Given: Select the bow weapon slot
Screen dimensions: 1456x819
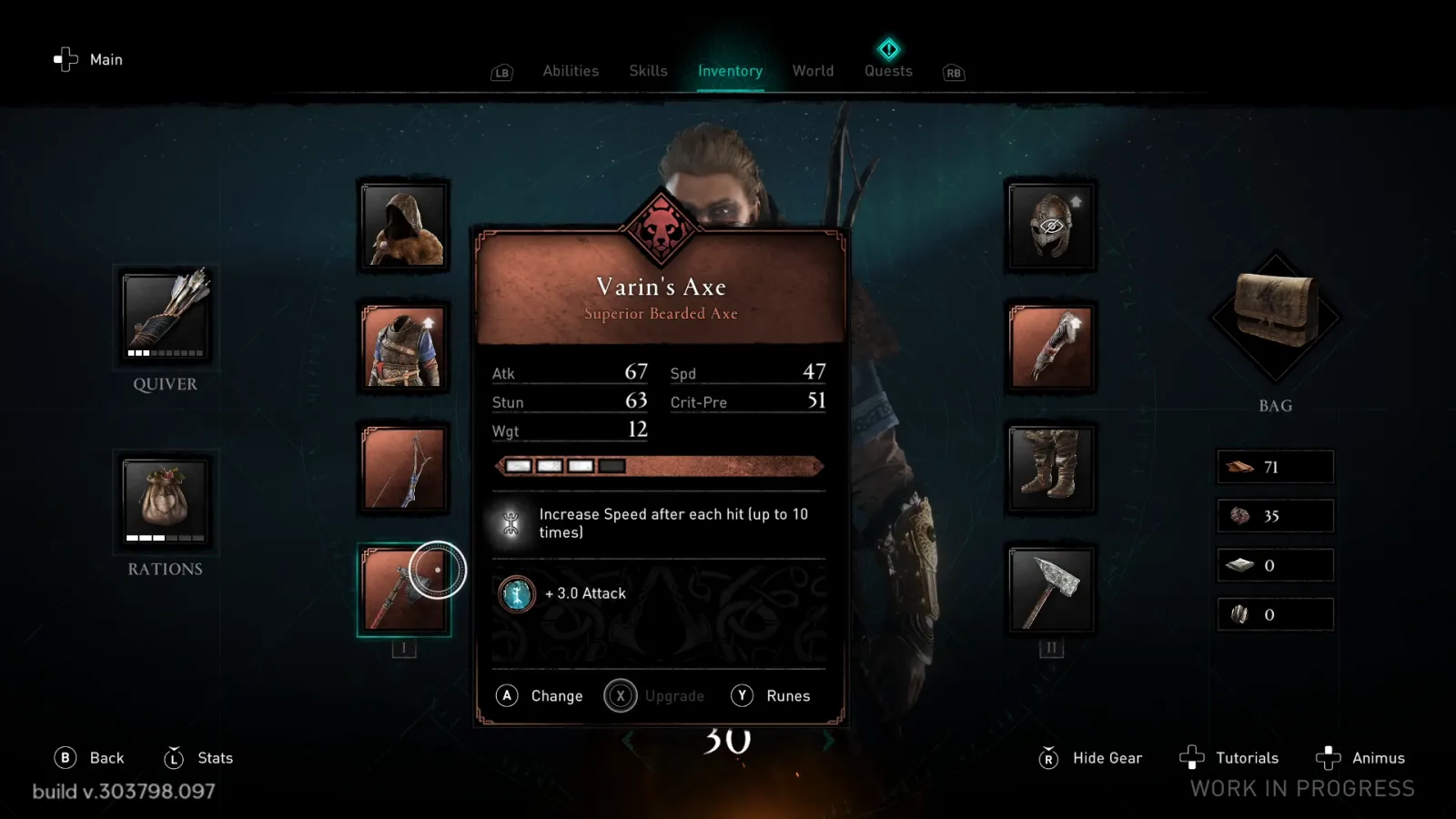Looking at the screenshot, I should click(x=404, y=469).
